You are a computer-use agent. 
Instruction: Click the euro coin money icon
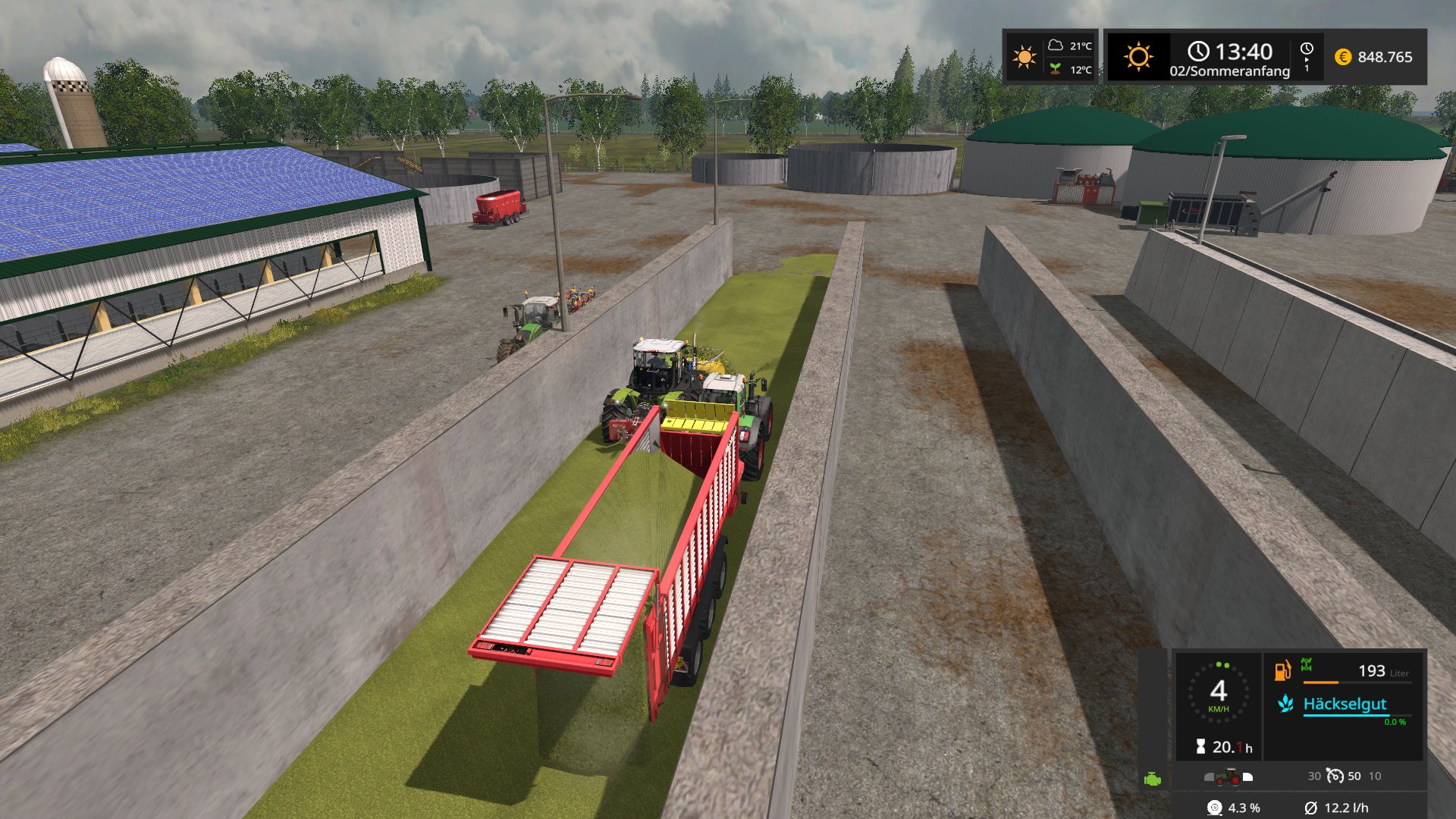[x=1342, y=57]
